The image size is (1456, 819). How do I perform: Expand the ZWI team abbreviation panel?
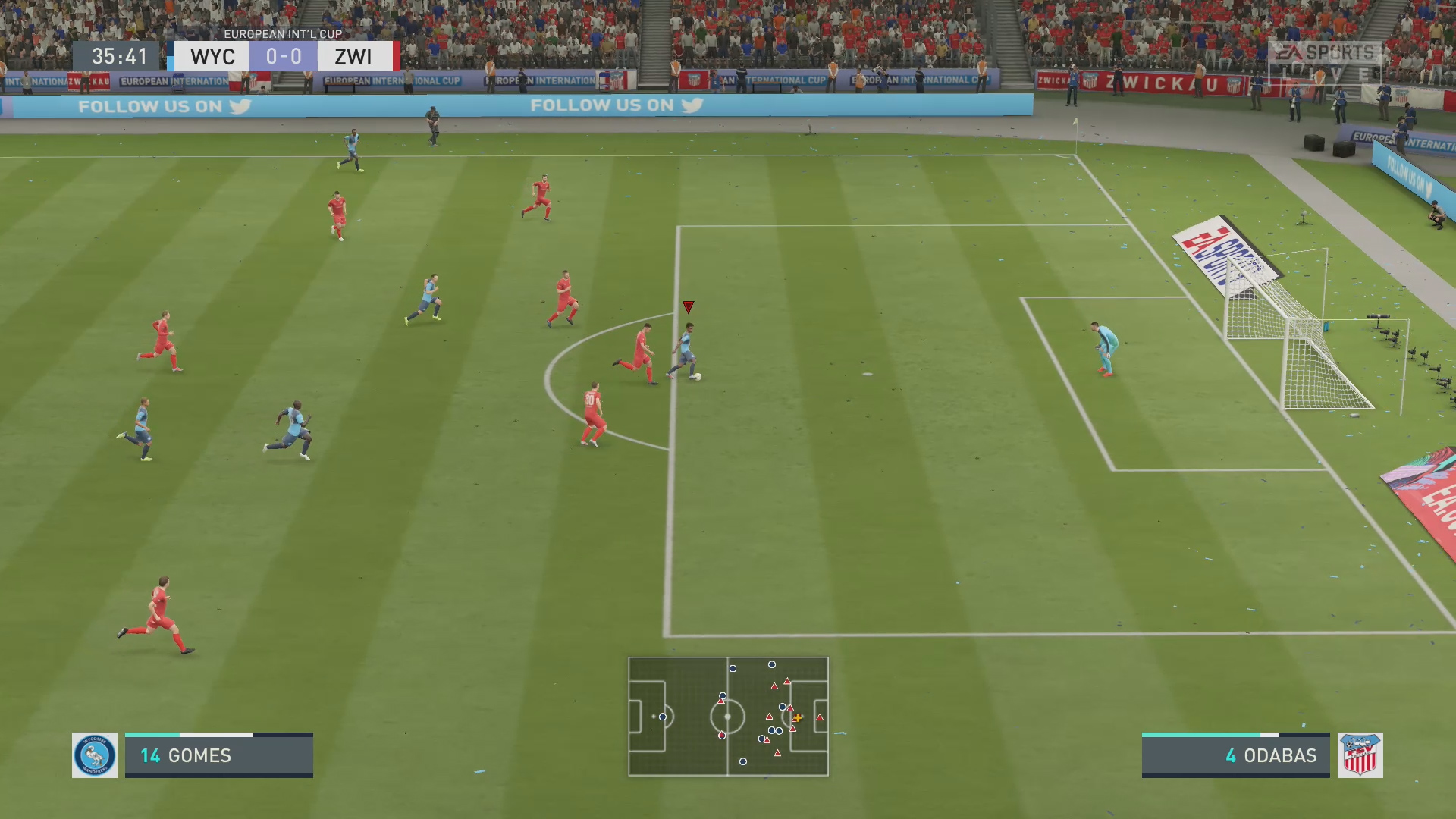click(353, 55)
